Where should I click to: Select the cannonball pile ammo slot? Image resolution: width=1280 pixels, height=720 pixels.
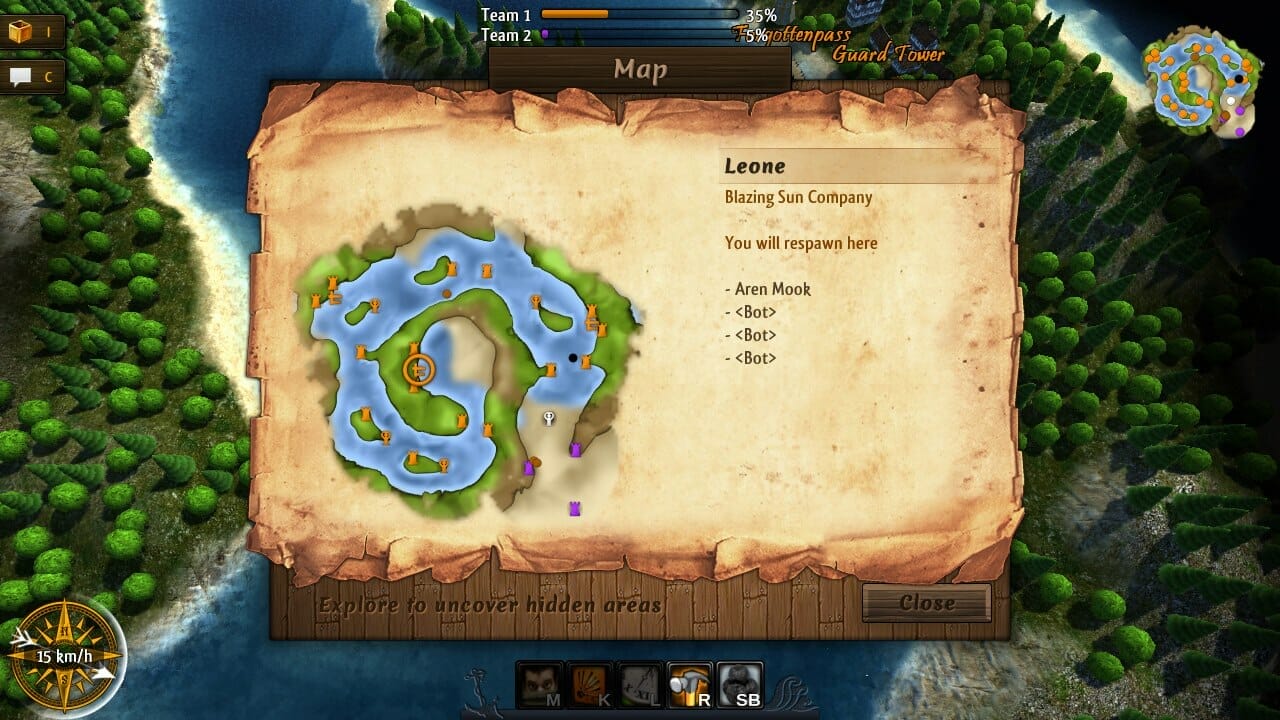[x=740, y=686]
